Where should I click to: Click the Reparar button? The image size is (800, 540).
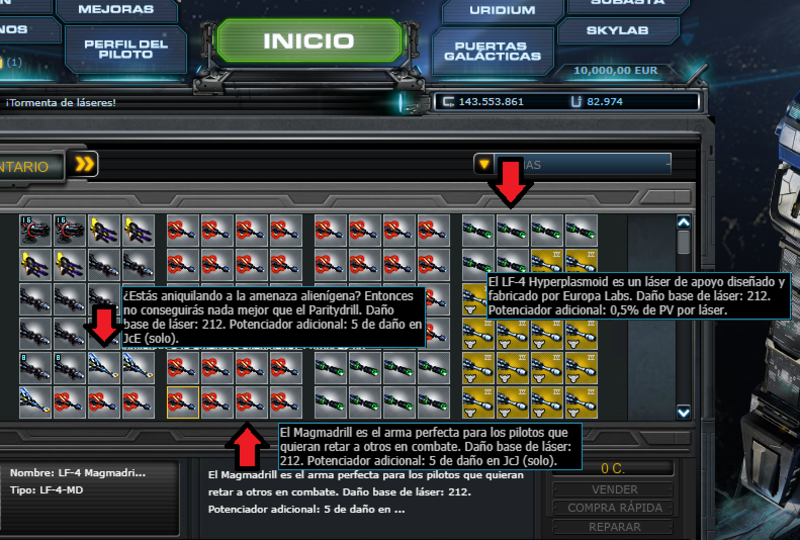click(614, 526)
